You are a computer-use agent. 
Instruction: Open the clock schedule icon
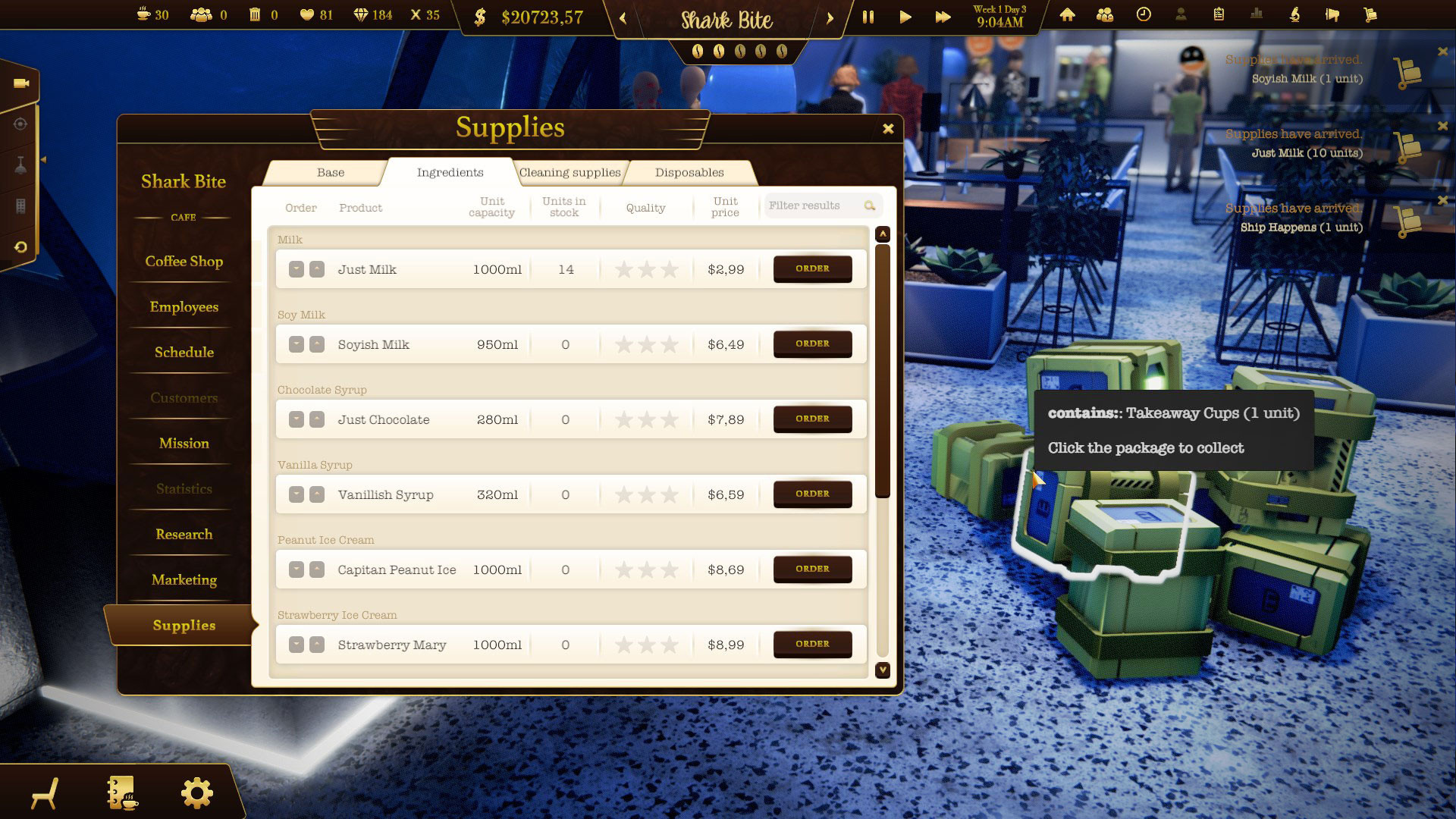point(1143,15)
